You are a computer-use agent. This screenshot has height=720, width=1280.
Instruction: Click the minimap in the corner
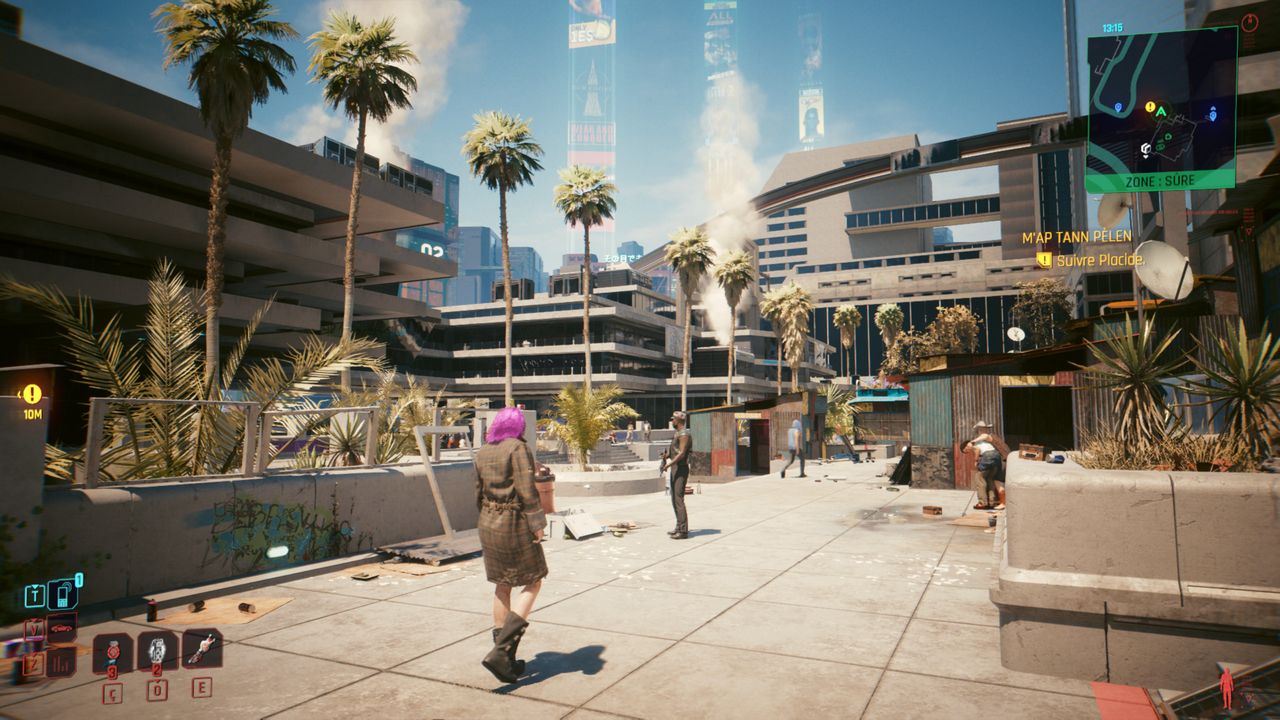1161,108
